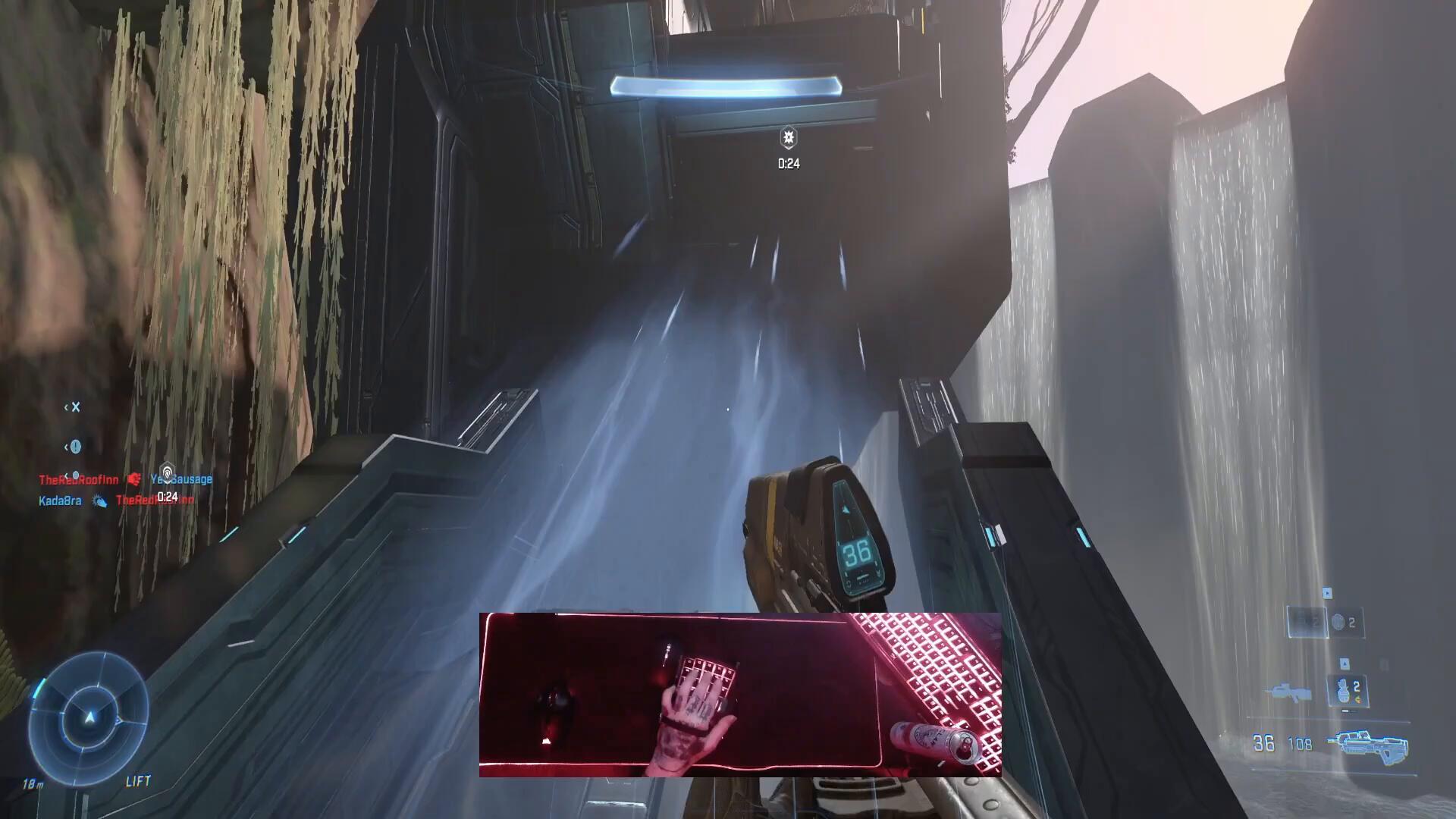Click the blue splatter icon beside Kada8ra
This screenshot has width=1456, height=819.
(99, 501)
